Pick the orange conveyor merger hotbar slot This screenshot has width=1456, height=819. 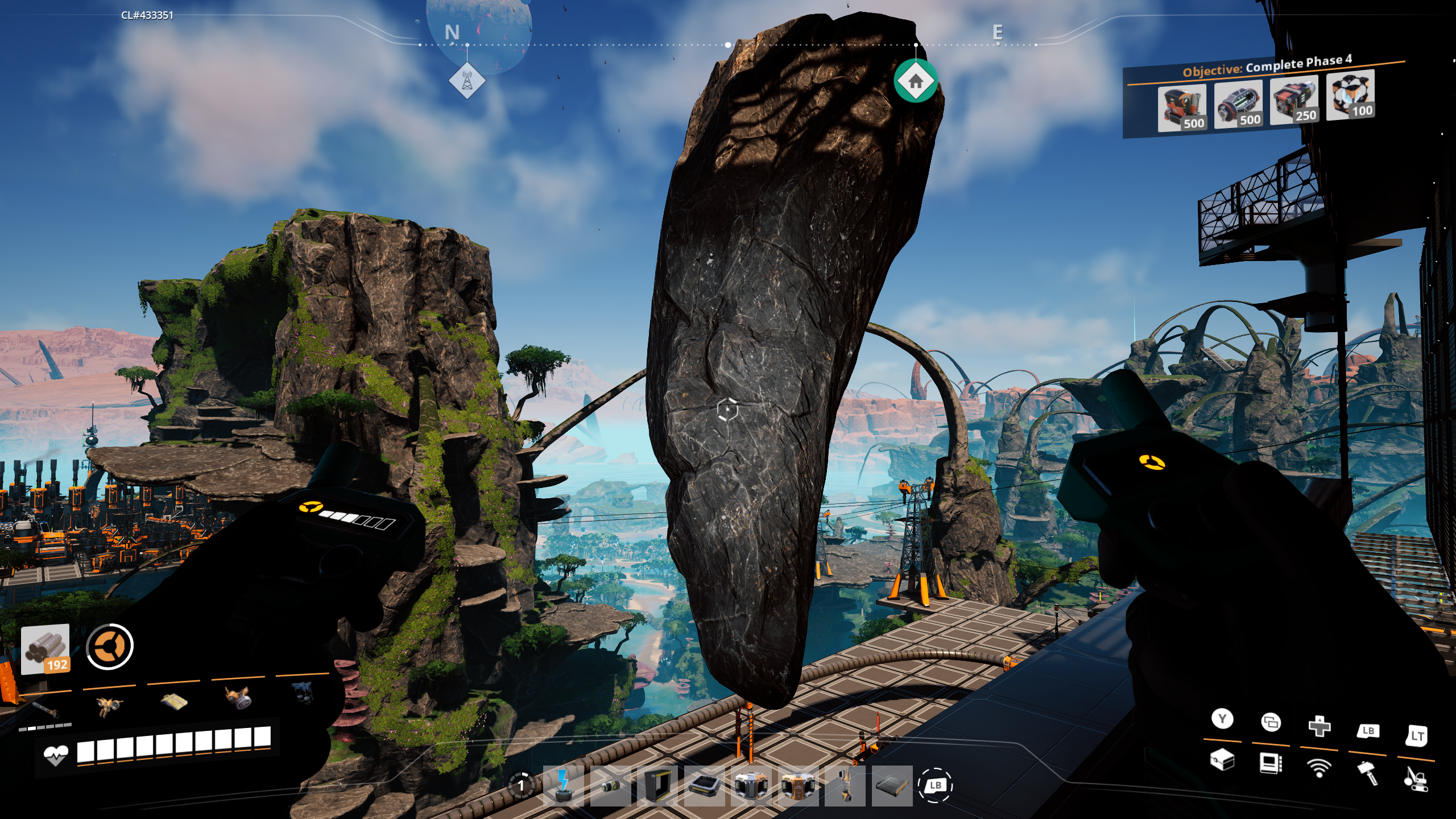coord(798,785)
